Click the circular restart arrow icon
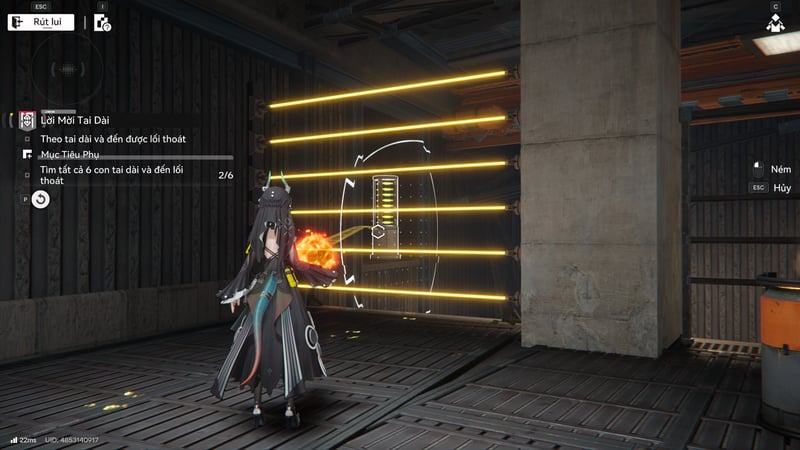The image size is (800, 450). coord(40,199)
